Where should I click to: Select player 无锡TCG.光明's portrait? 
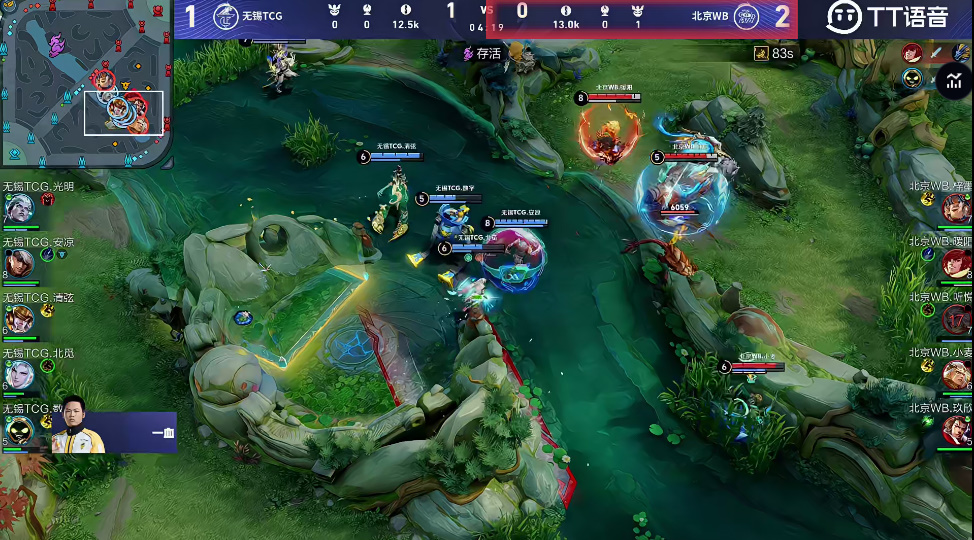[17, 208]
